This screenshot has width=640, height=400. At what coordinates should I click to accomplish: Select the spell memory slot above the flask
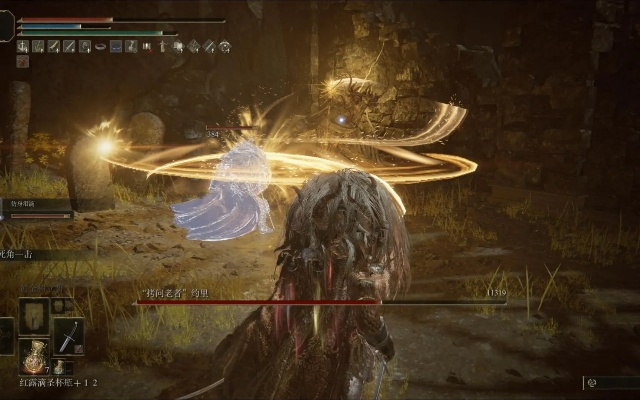pyautogui.click(x=33, y=316)
